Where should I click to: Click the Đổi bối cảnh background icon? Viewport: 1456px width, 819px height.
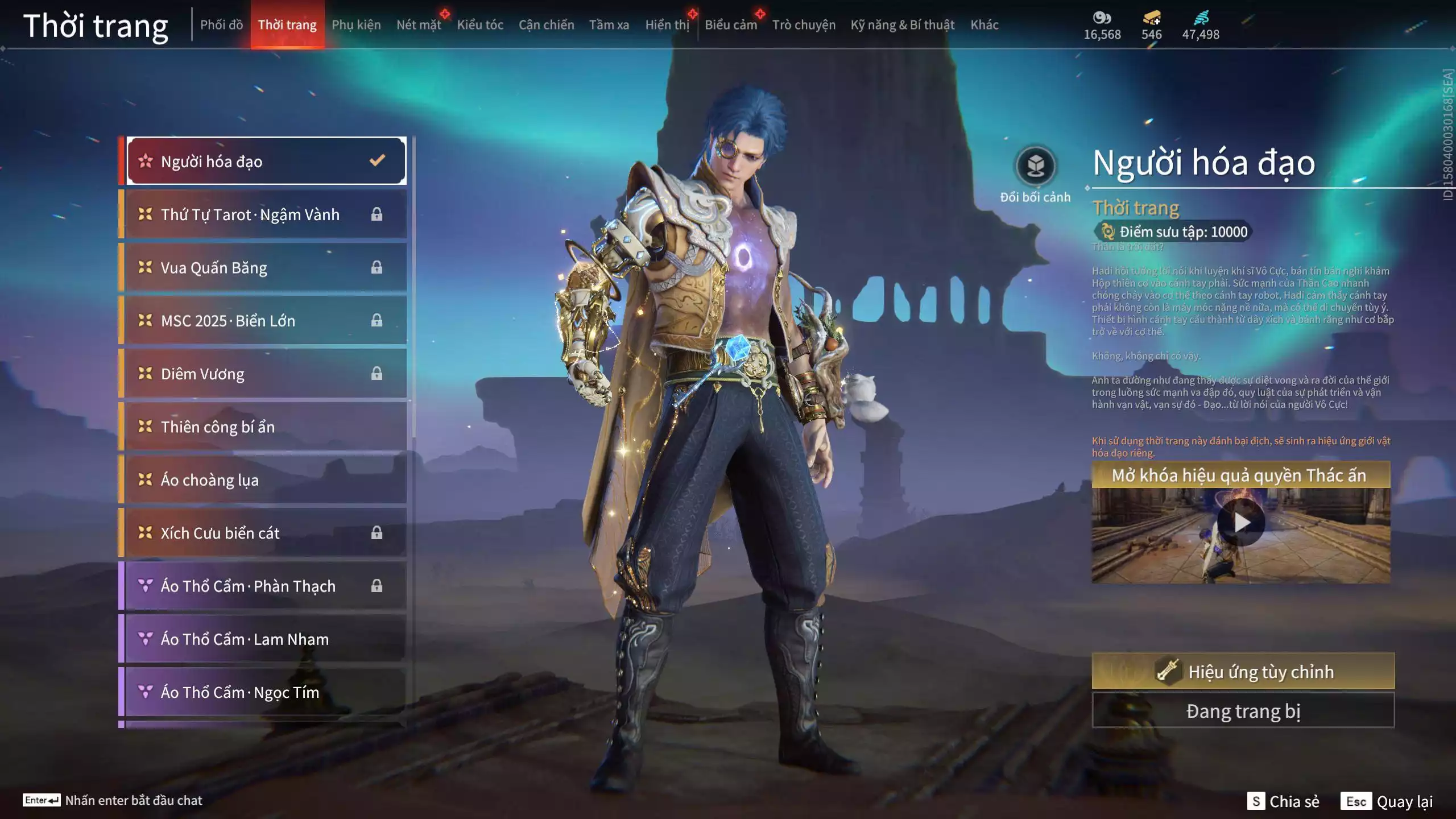pos(1035,166)
